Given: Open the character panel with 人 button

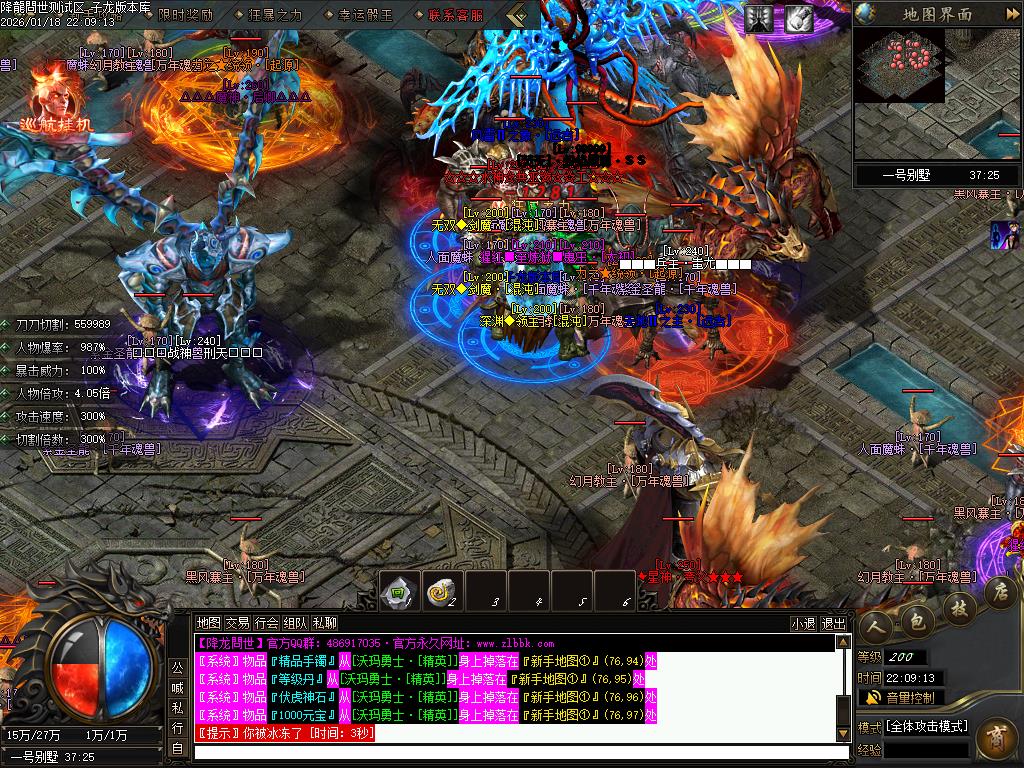Looking at the screenshot, I should click(x=877, y=624).
